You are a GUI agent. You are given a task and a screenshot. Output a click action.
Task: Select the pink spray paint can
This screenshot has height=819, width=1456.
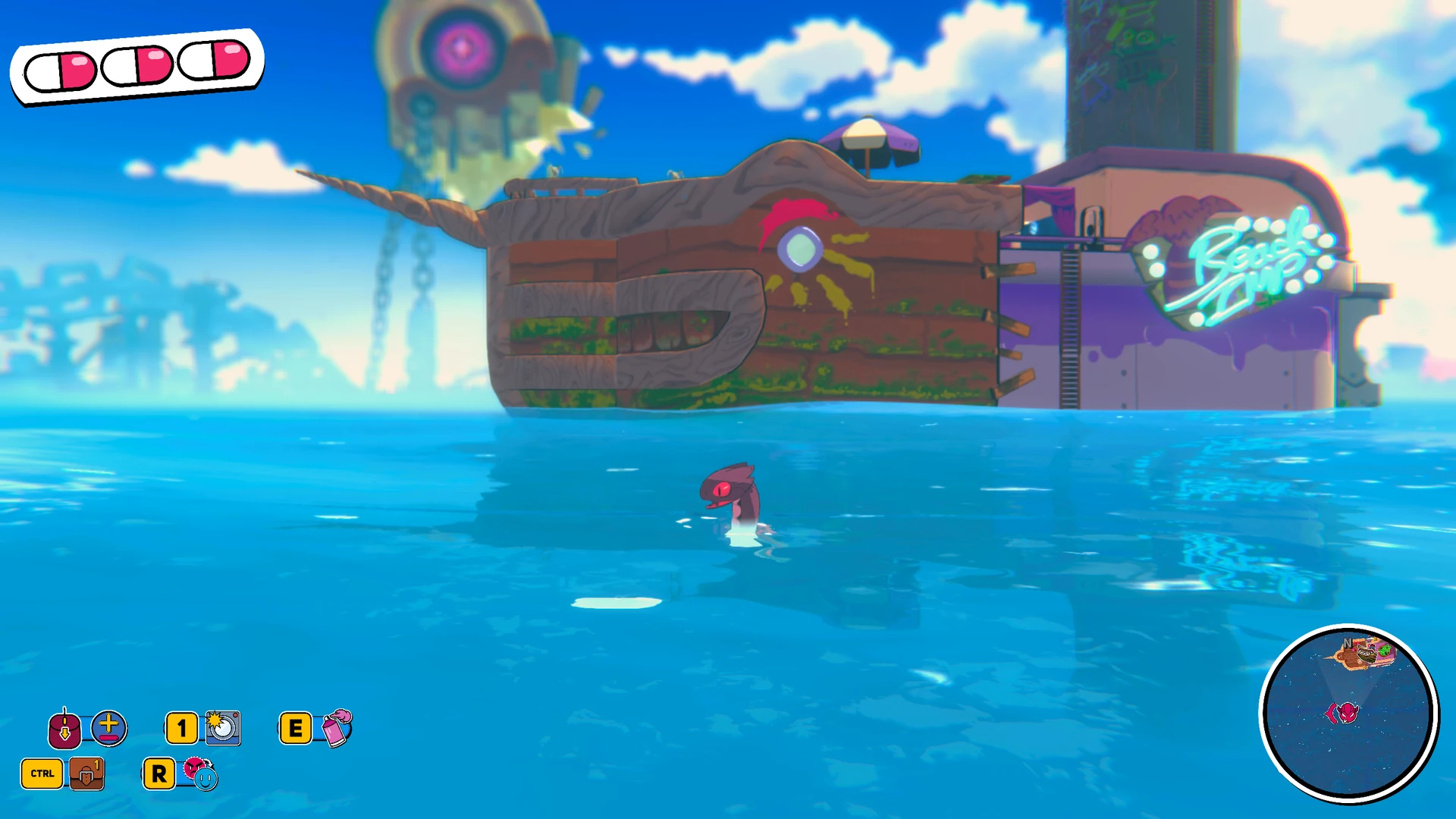pos(337,728)
